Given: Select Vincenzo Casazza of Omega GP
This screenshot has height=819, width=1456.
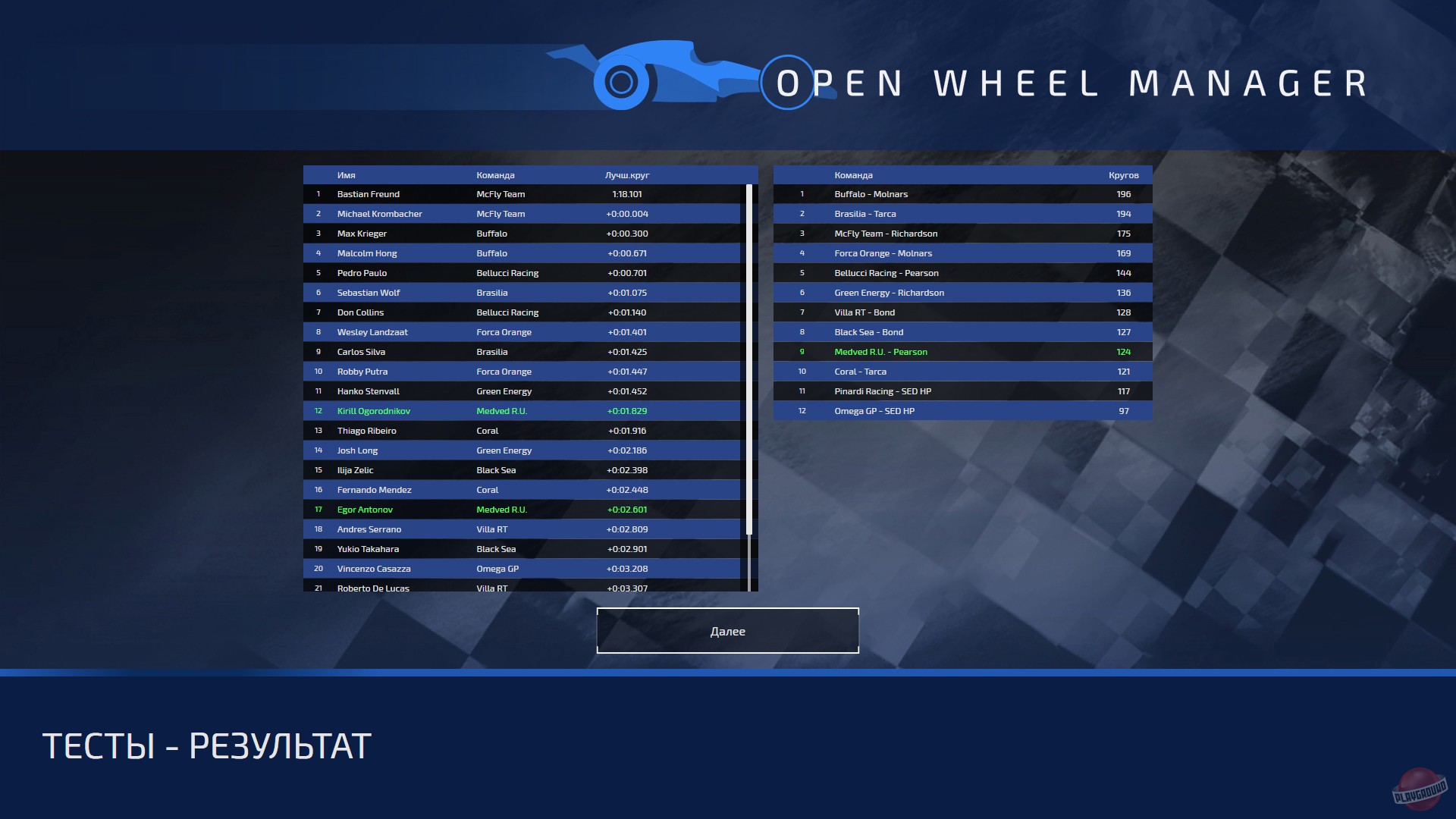Looking at the screenshot, I should point(375,568).
